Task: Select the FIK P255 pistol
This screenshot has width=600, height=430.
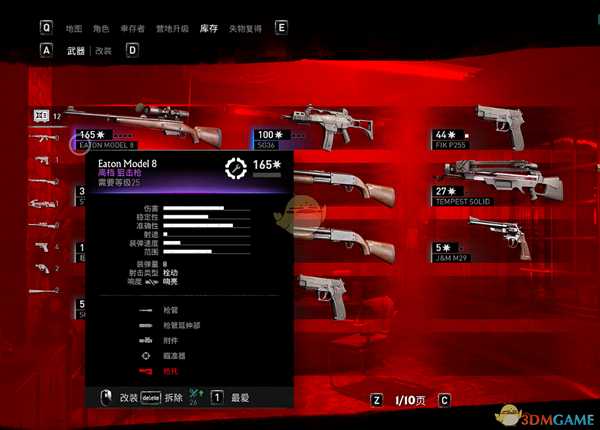Action: coord(500,124)
